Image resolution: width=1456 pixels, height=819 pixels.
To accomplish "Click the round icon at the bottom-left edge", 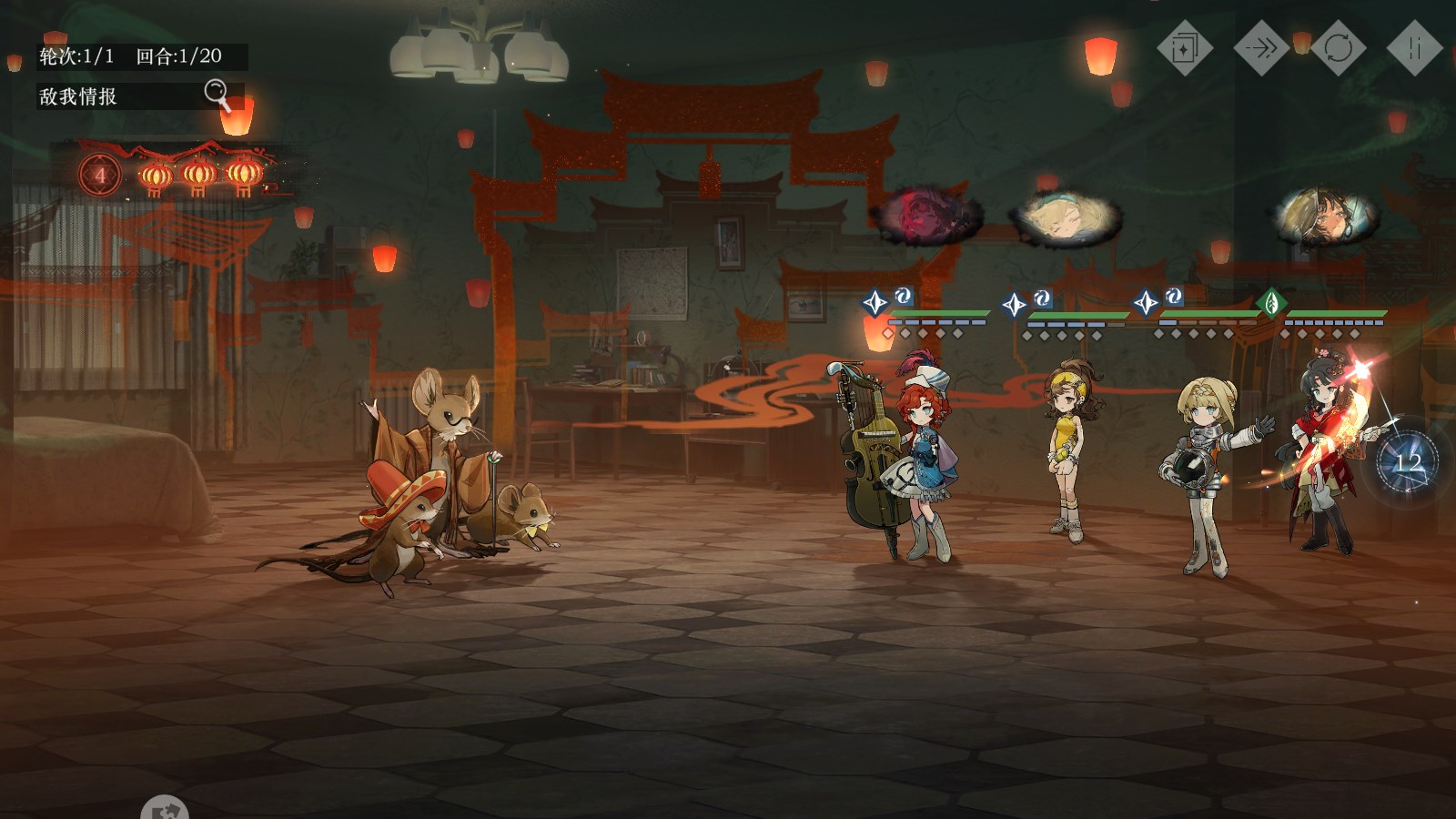I will [165, 809].
